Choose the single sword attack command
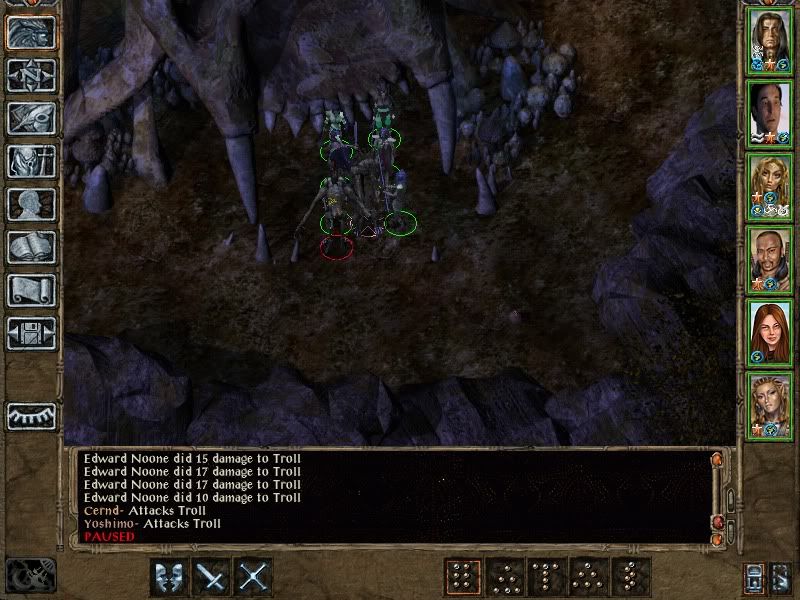800x600 pixels. pos(212,577)
